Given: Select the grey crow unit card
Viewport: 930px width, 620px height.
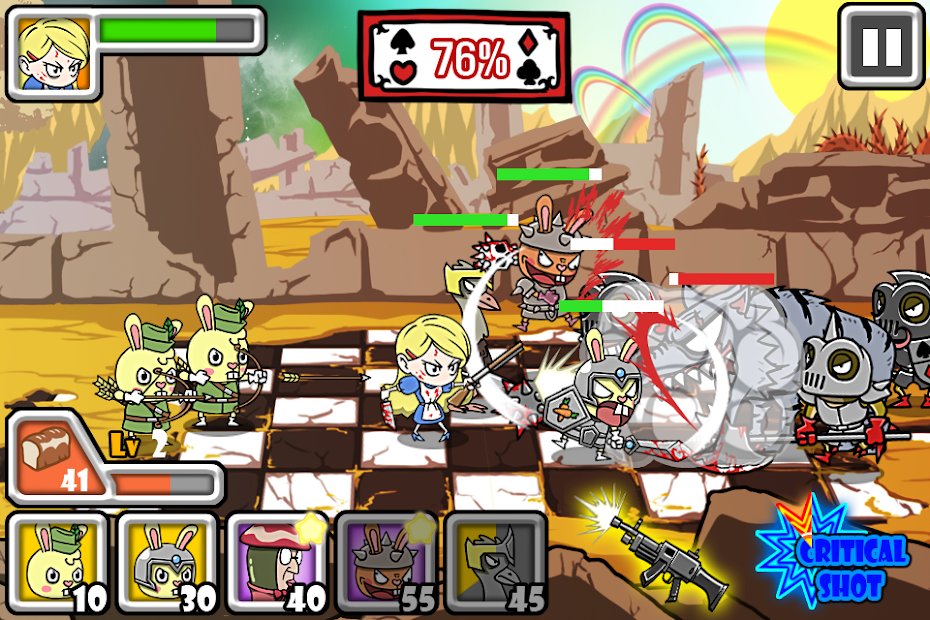Looking at the screenshot, I should point(495,563).
